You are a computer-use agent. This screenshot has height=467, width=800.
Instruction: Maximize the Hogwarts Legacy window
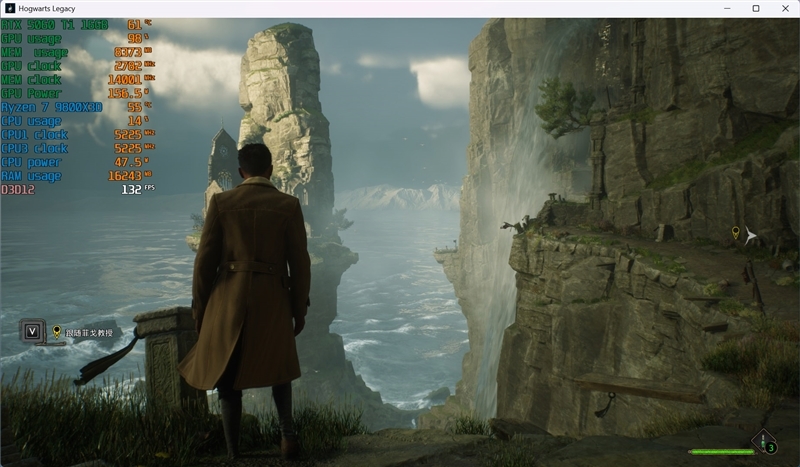[x=756, y=9]
